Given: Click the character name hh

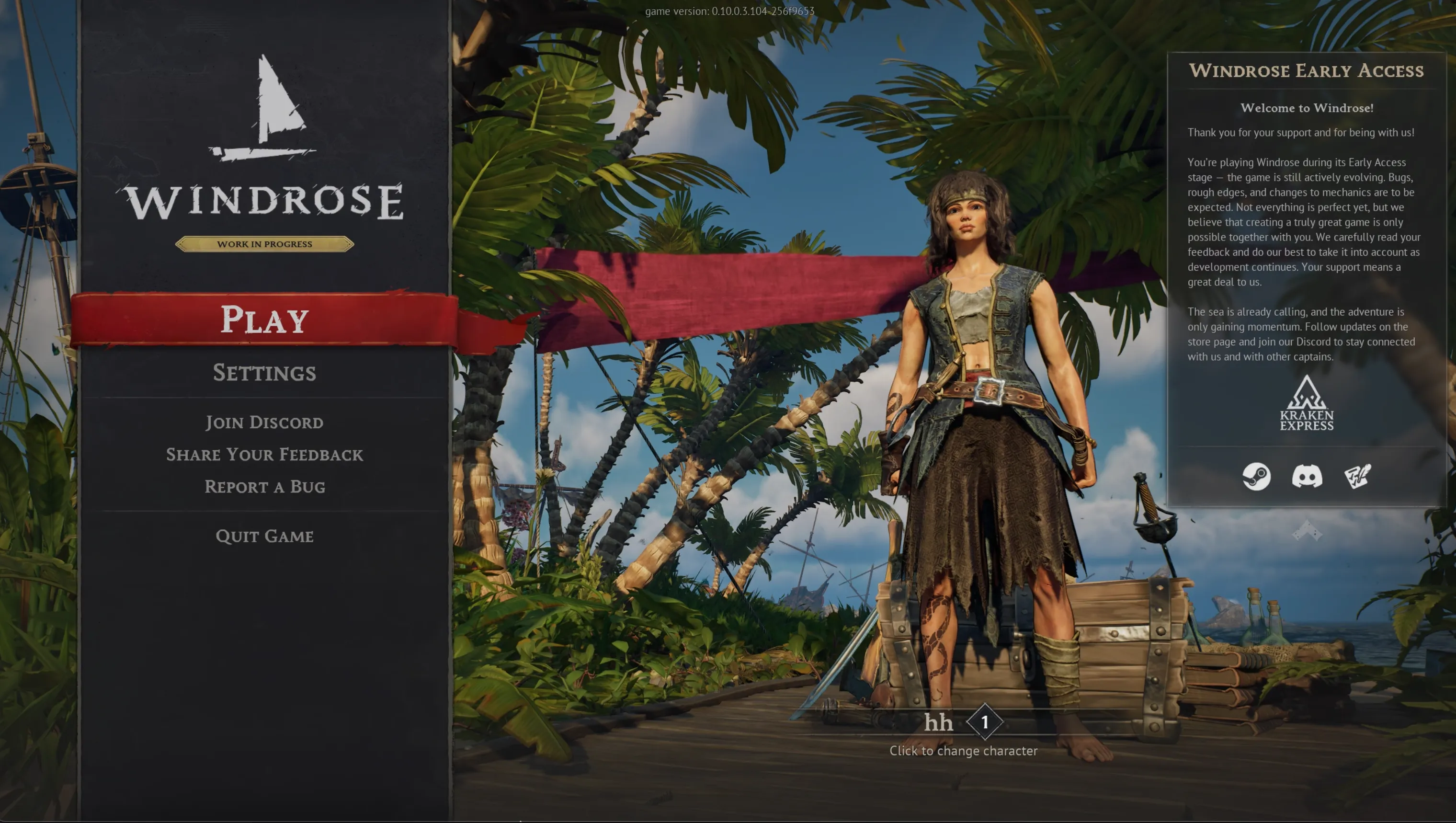Looking at the screenshot, I should [938, 722].
